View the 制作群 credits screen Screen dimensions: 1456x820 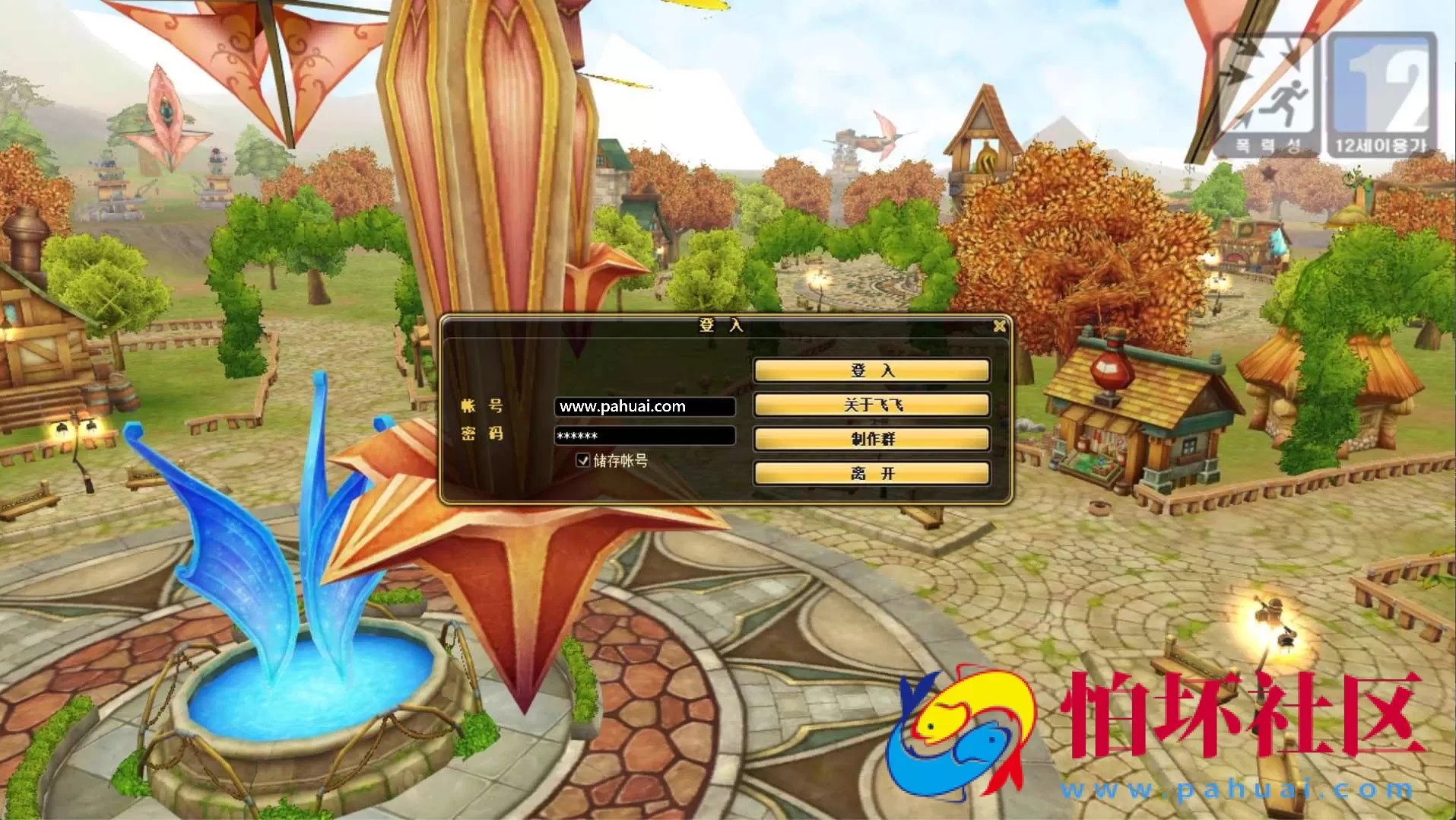871,439
